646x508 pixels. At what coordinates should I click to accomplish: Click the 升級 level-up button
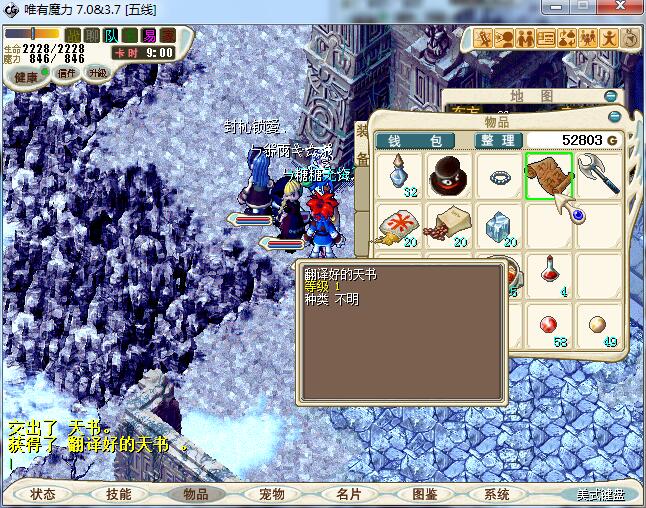pyautogui.click(x=98, y=73)
